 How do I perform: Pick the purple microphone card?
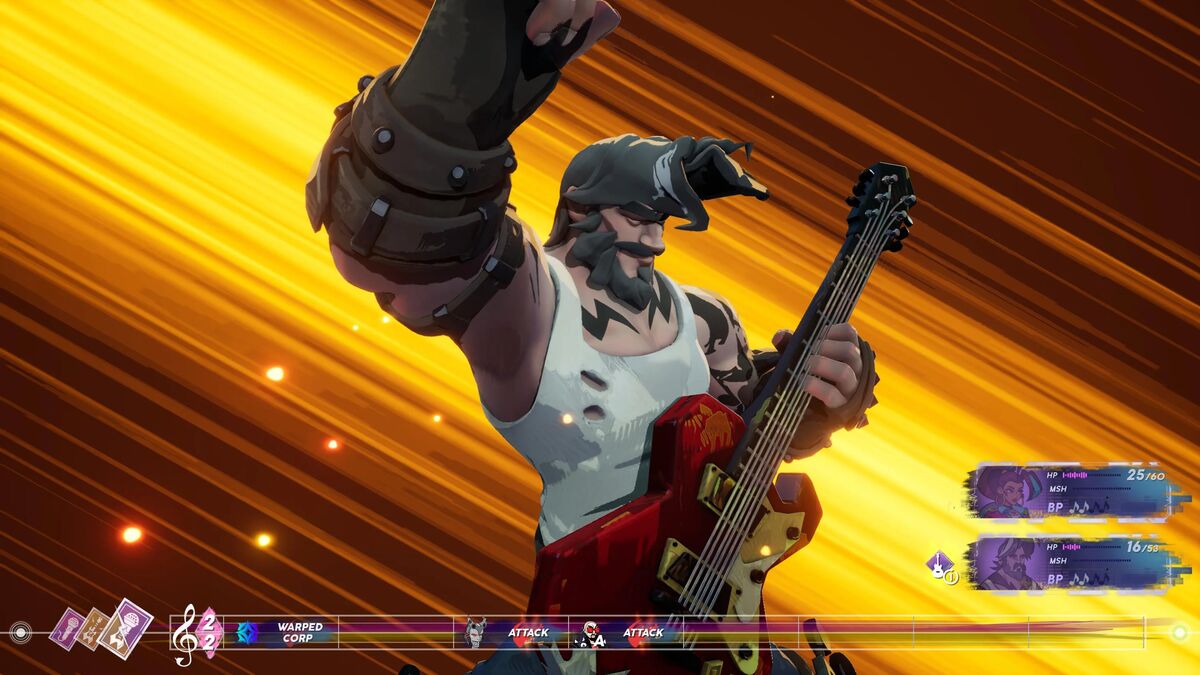click(67, 629)
